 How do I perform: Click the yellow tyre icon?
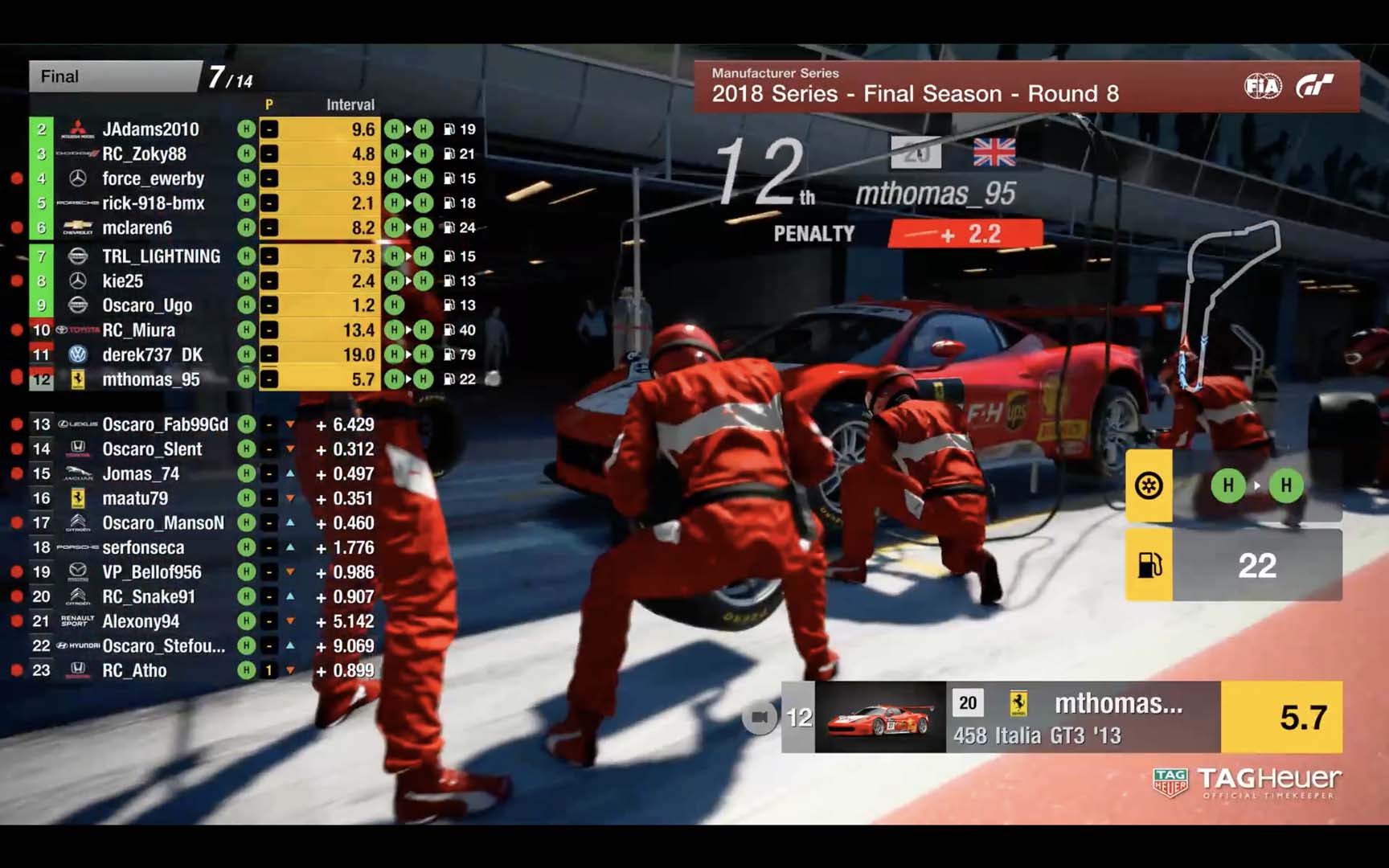pos(1149,485)
